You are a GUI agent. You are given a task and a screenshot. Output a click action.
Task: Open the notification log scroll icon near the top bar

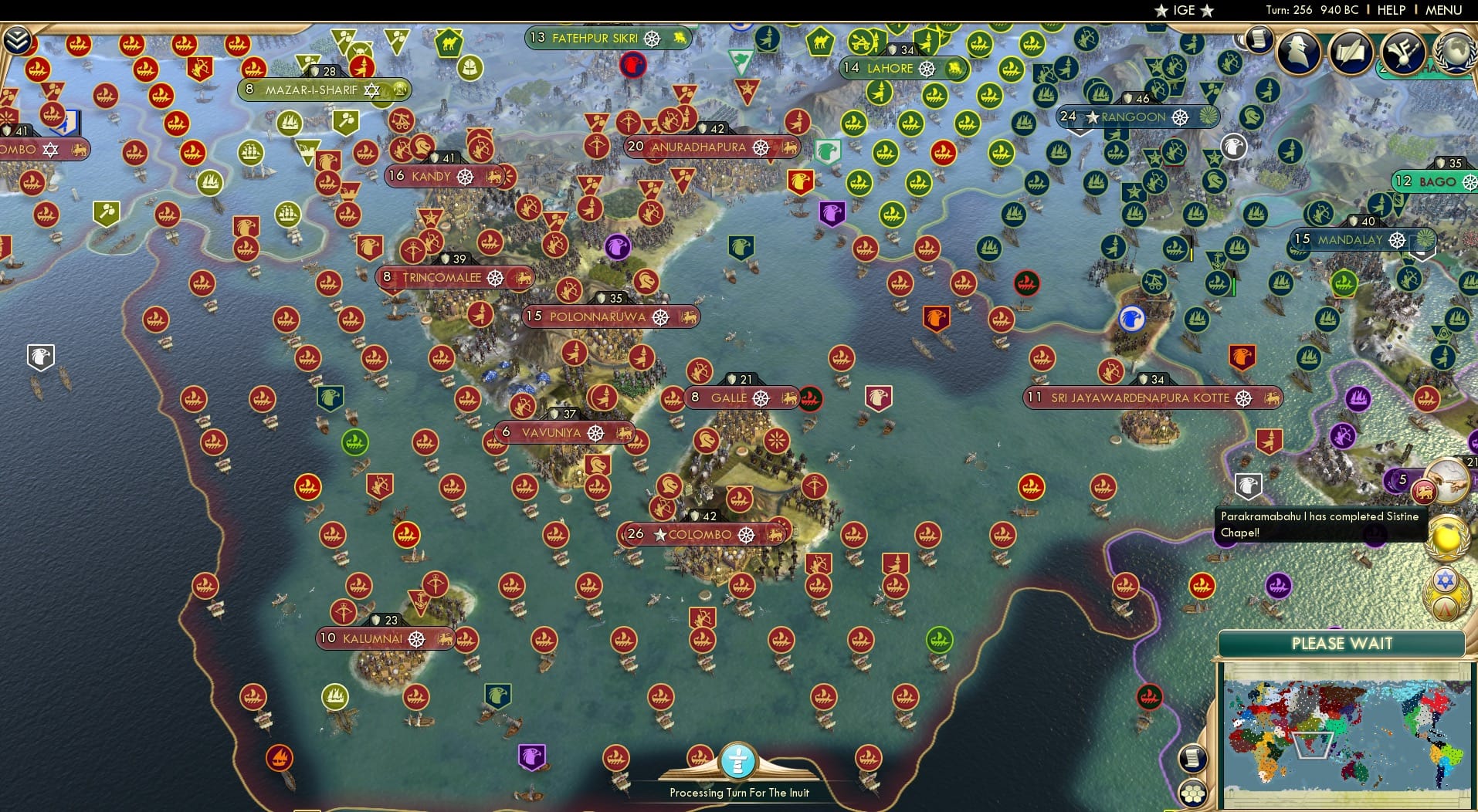1259,40
